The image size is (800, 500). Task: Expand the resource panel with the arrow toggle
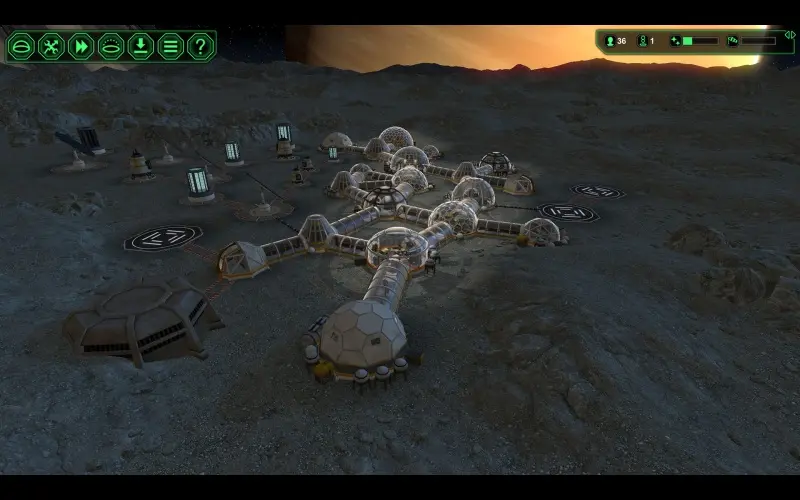click(789, 35)
